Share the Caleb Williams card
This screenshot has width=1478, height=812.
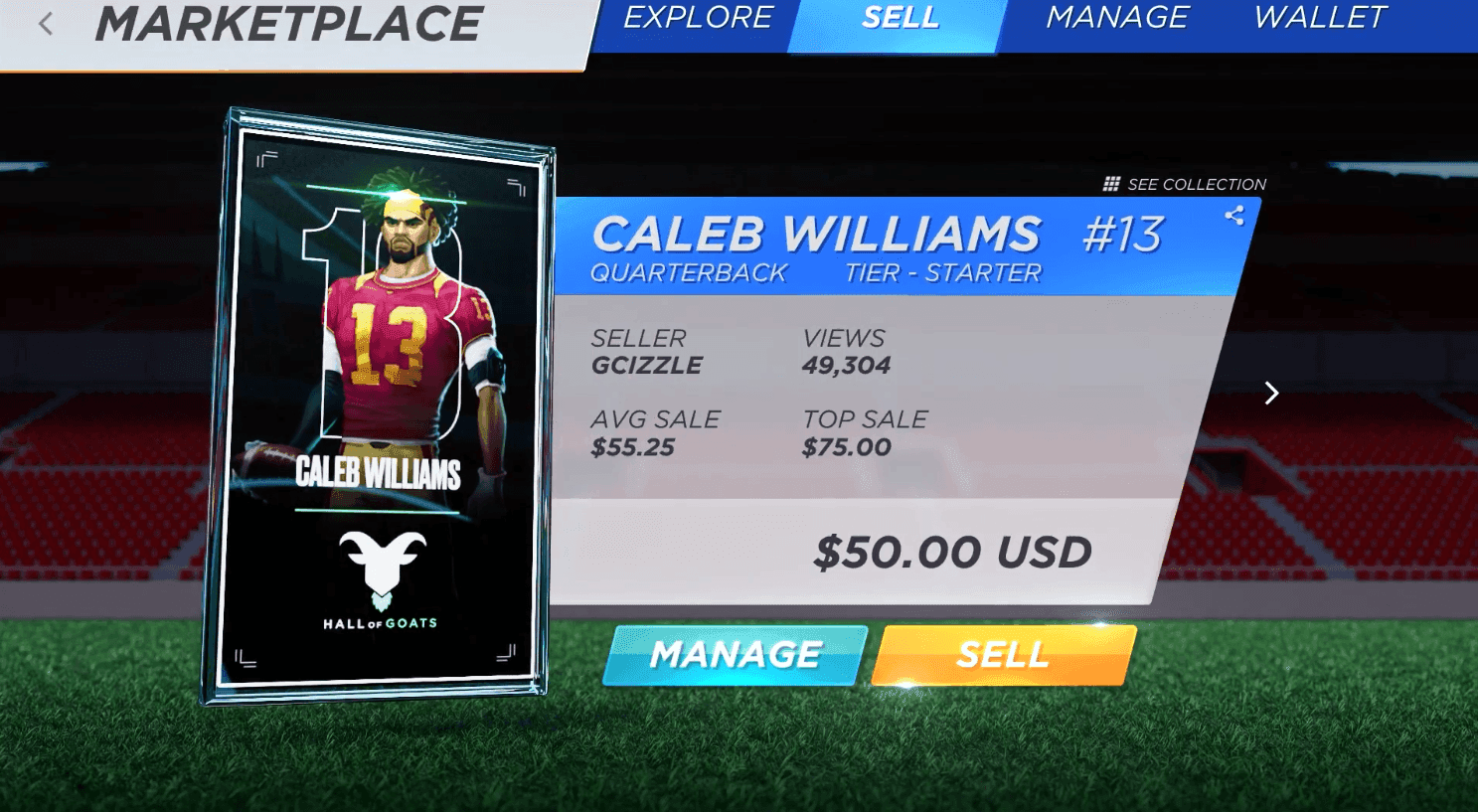coord(1233,217)
